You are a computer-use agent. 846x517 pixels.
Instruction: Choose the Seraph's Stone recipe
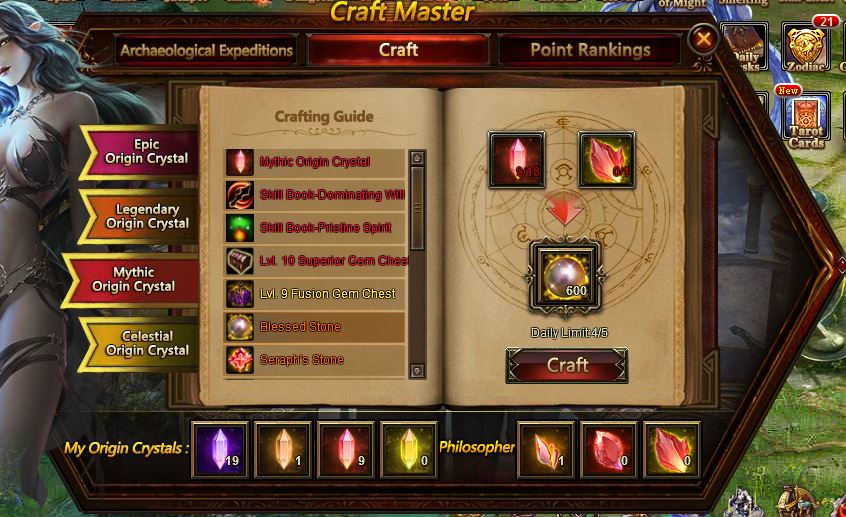coord(314,360)
